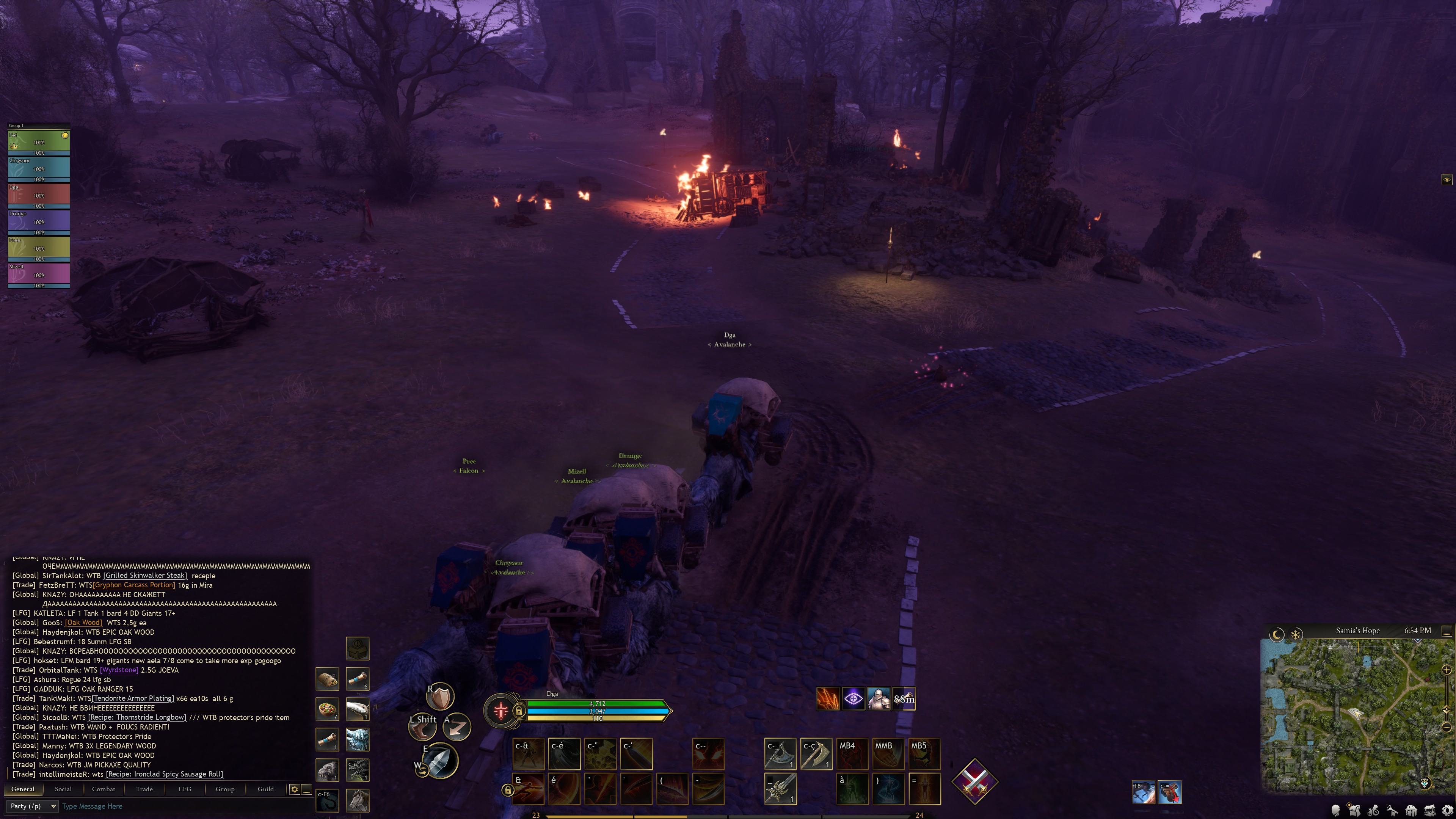
Task: Click the Oak Wood item link in chat
Action: coord(84,622)
